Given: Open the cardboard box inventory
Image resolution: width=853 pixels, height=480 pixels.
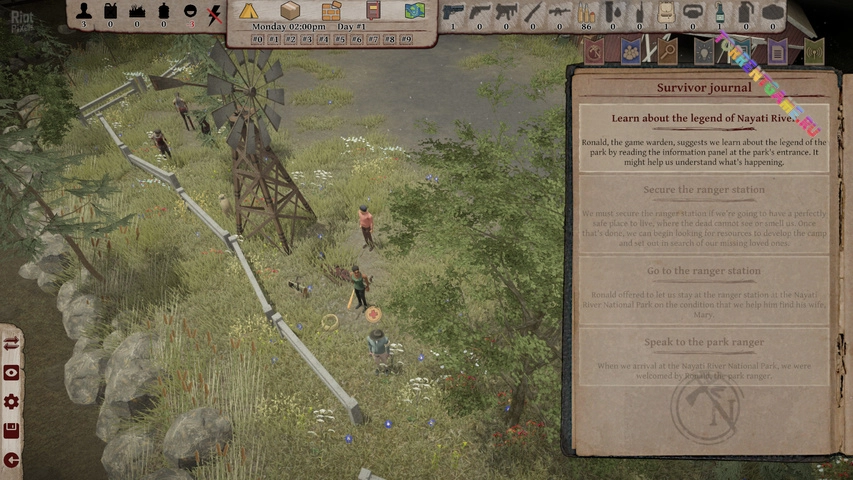Looking at the screenshot, I should (x=290, y=11).
